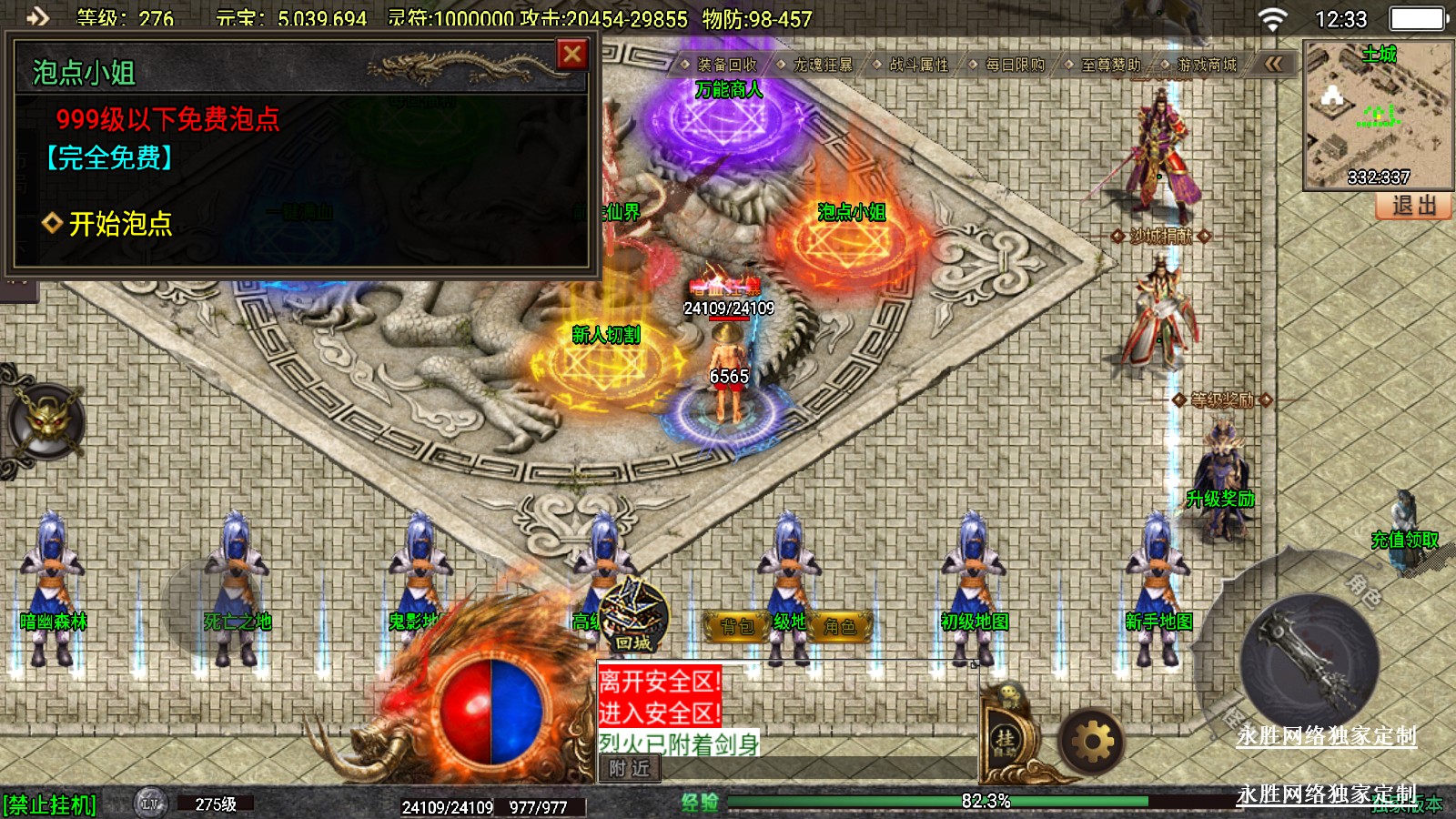1456x819 pixels.
Task: Click the arrow icon beside 等级
Action: pos(37,15)
